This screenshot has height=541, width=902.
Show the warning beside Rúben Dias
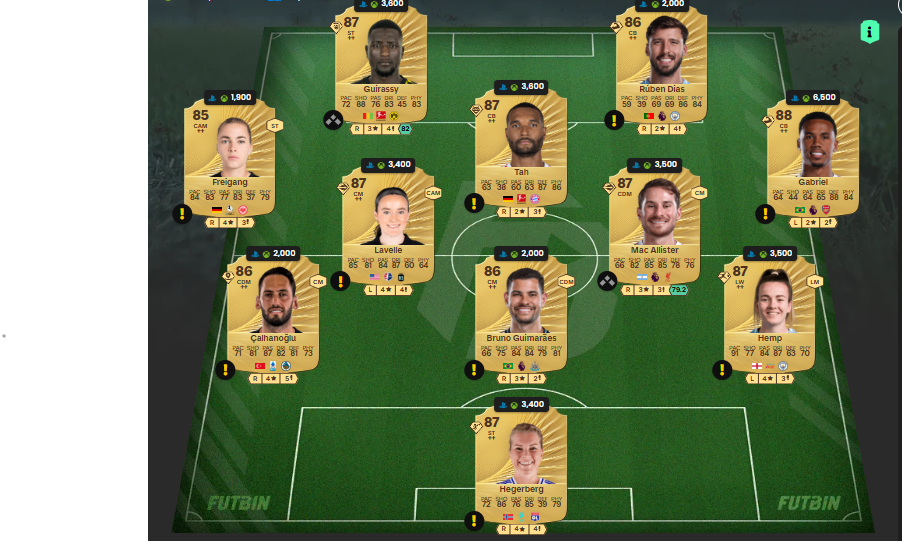coord(614,120)
